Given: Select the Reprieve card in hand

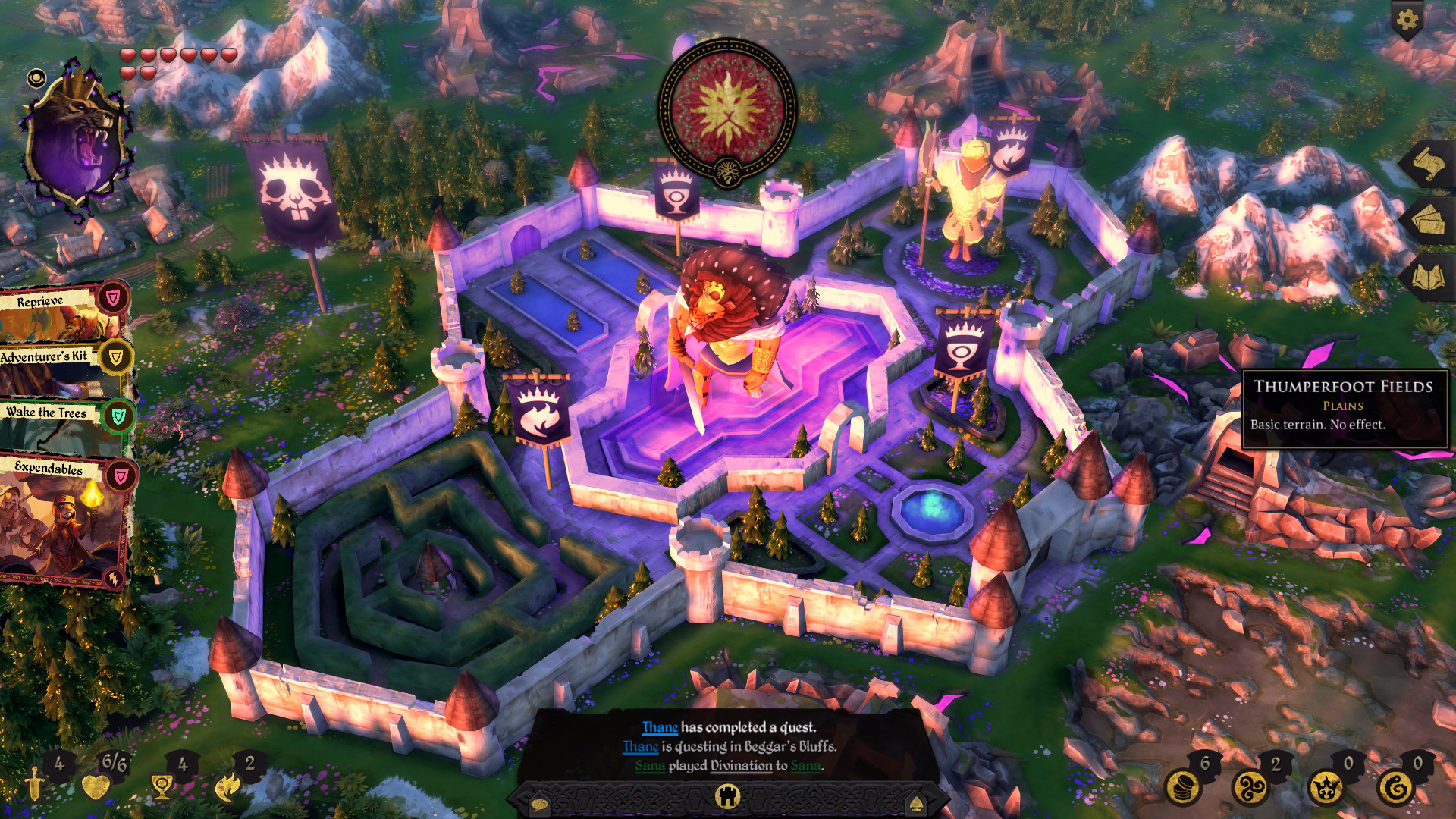Looking at the screenshot, I should (x=61, y=312).
